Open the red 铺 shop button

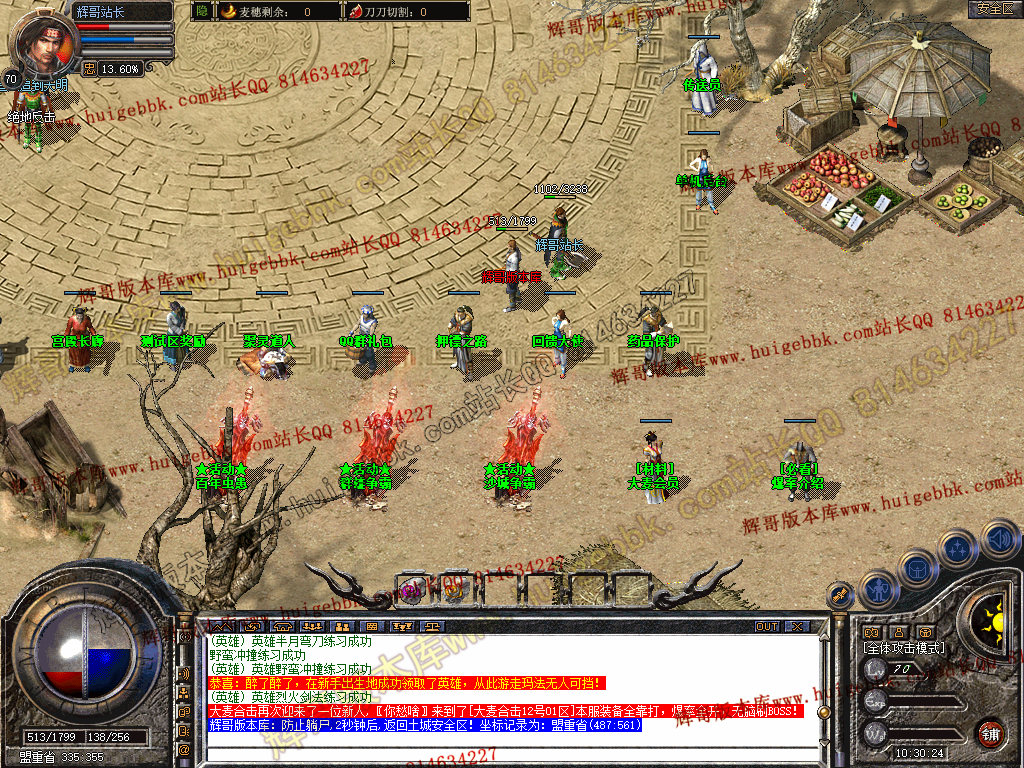tap(991, 732)
